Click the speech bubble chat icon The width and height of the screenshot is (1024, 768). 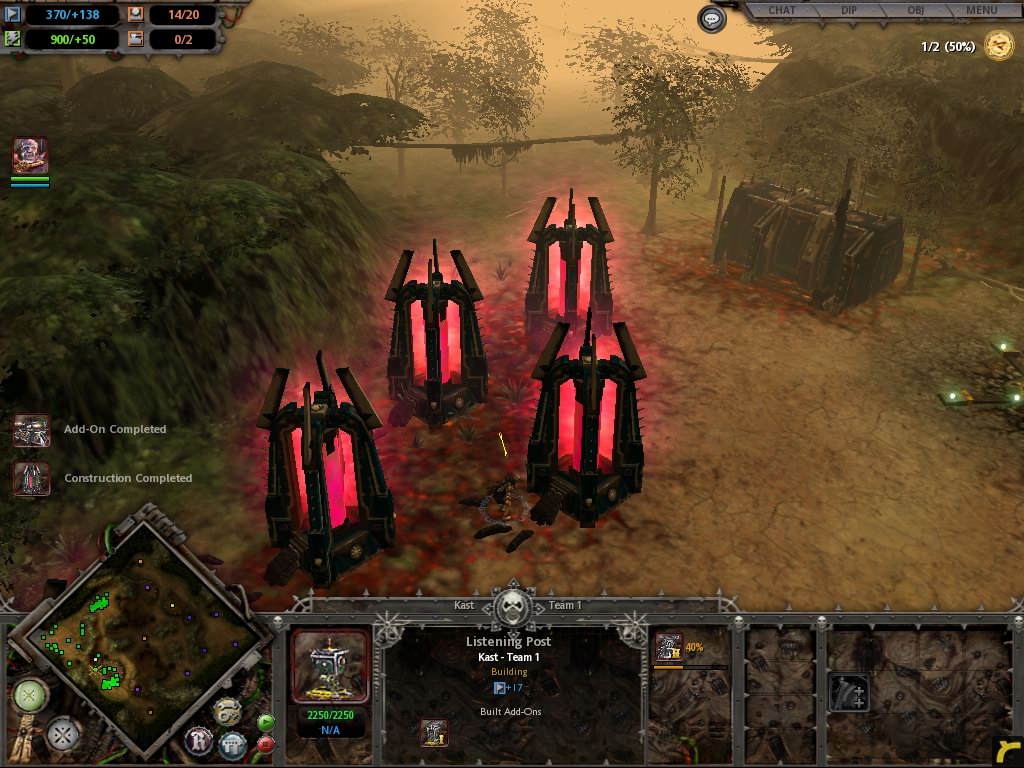pos(712,19)
